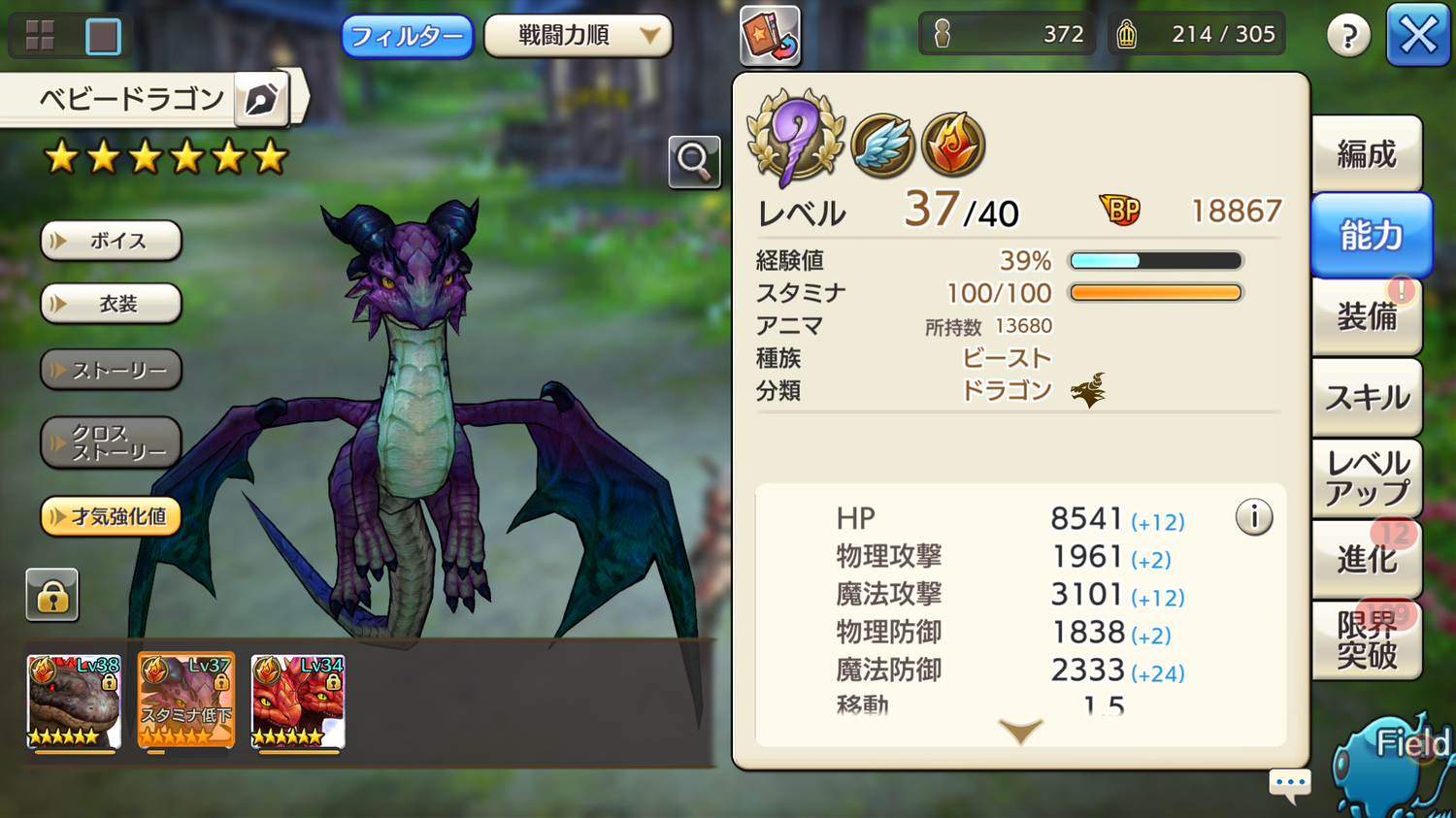
Task: Open the 衣装 costume button
Action: (111, 304)
